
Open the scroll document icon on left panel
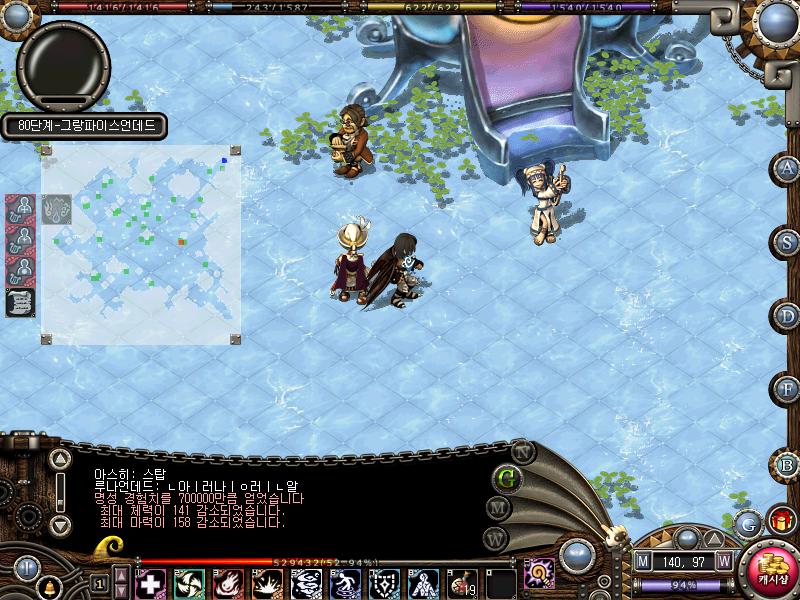20,302
